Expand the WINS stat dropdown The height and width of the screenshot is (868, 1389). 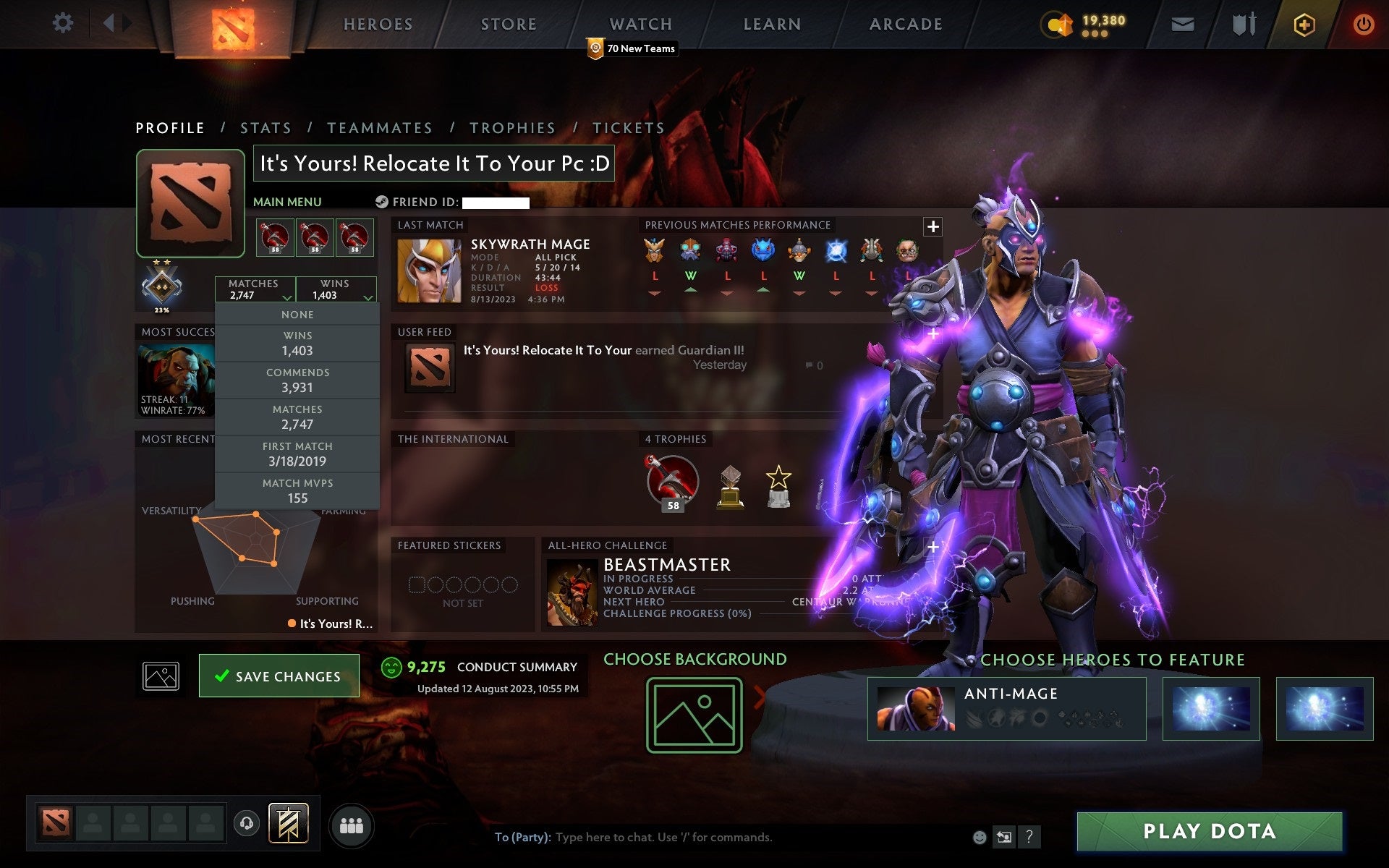point(337,289)
